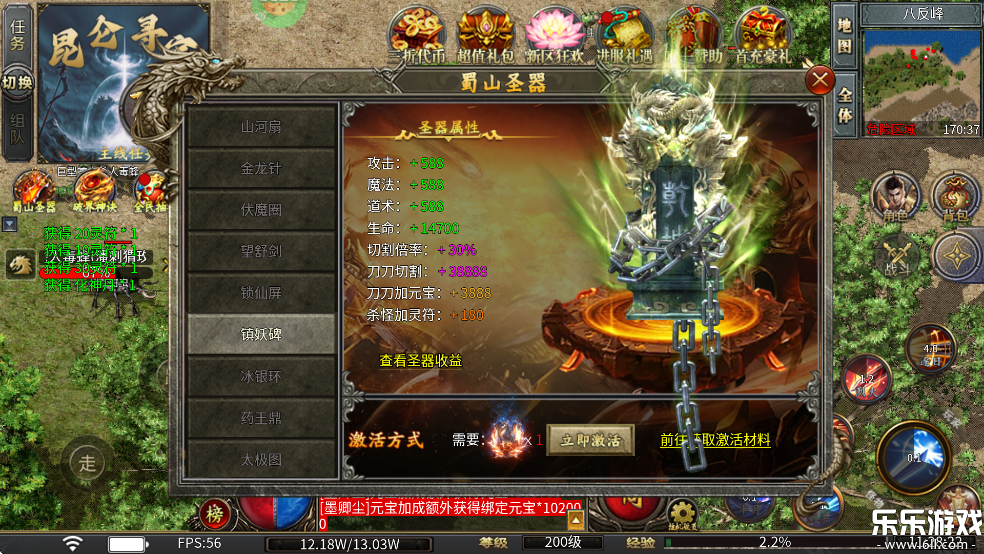
Task: Switch to the 望舒剑 artifact tab
Action: (x=262, y=251)
